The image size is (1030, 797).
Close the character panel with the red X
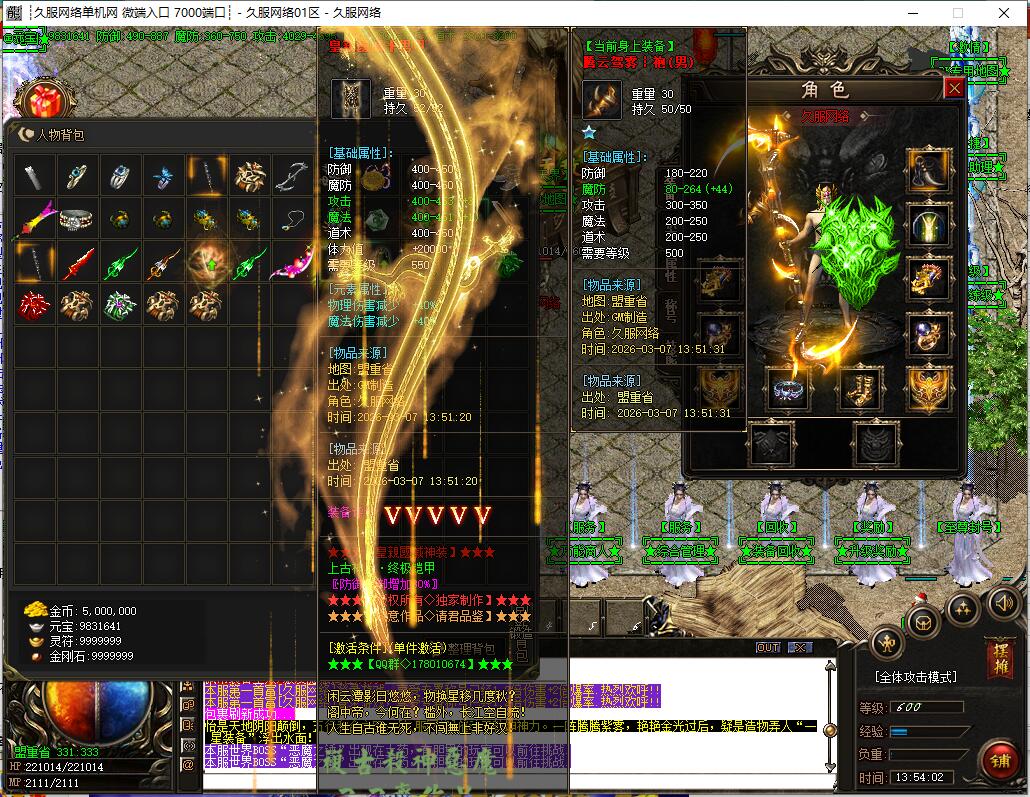[x=954, y=88]
